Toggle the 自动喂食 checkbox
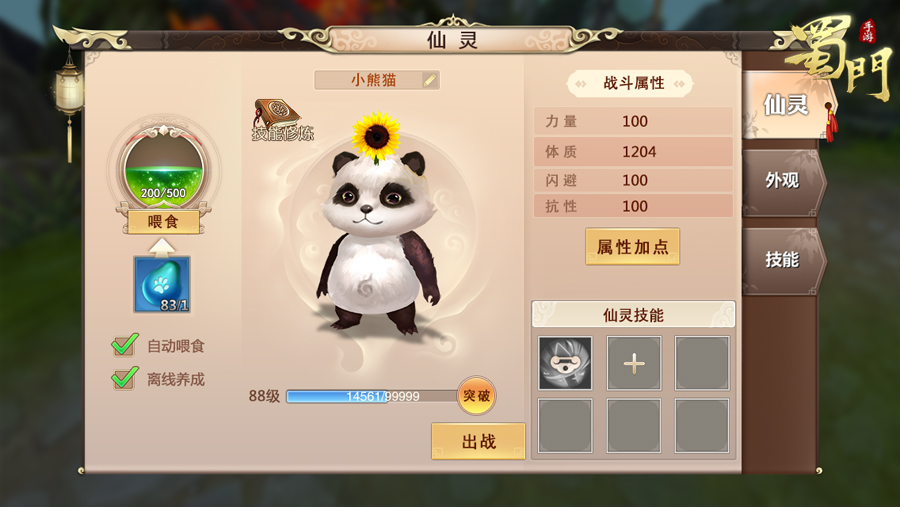This screenshot has height=507, width=900. (x=125, y=346)
